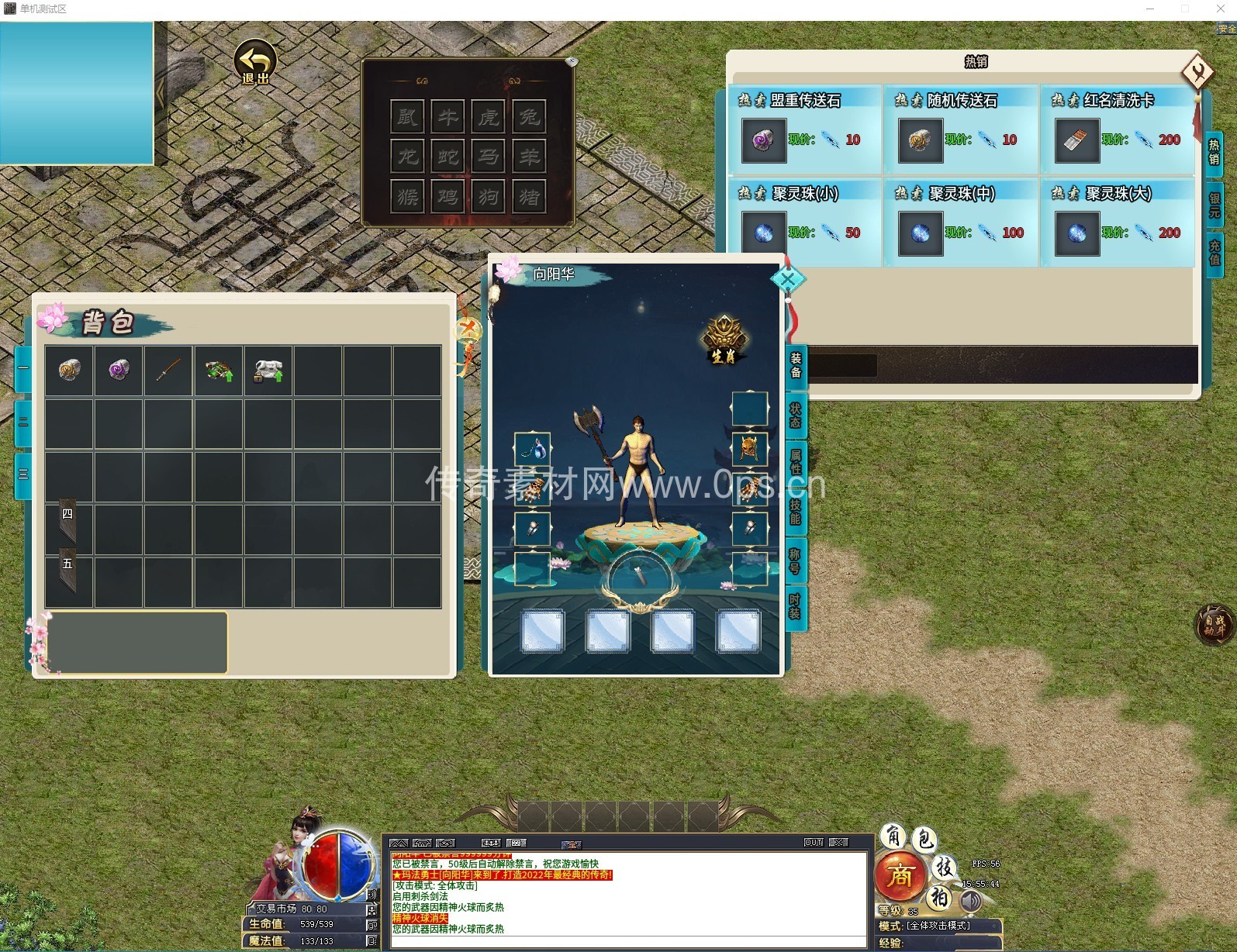
Task: Pick the 聚灵珠(中) shop item
Action: coord(921,233)
